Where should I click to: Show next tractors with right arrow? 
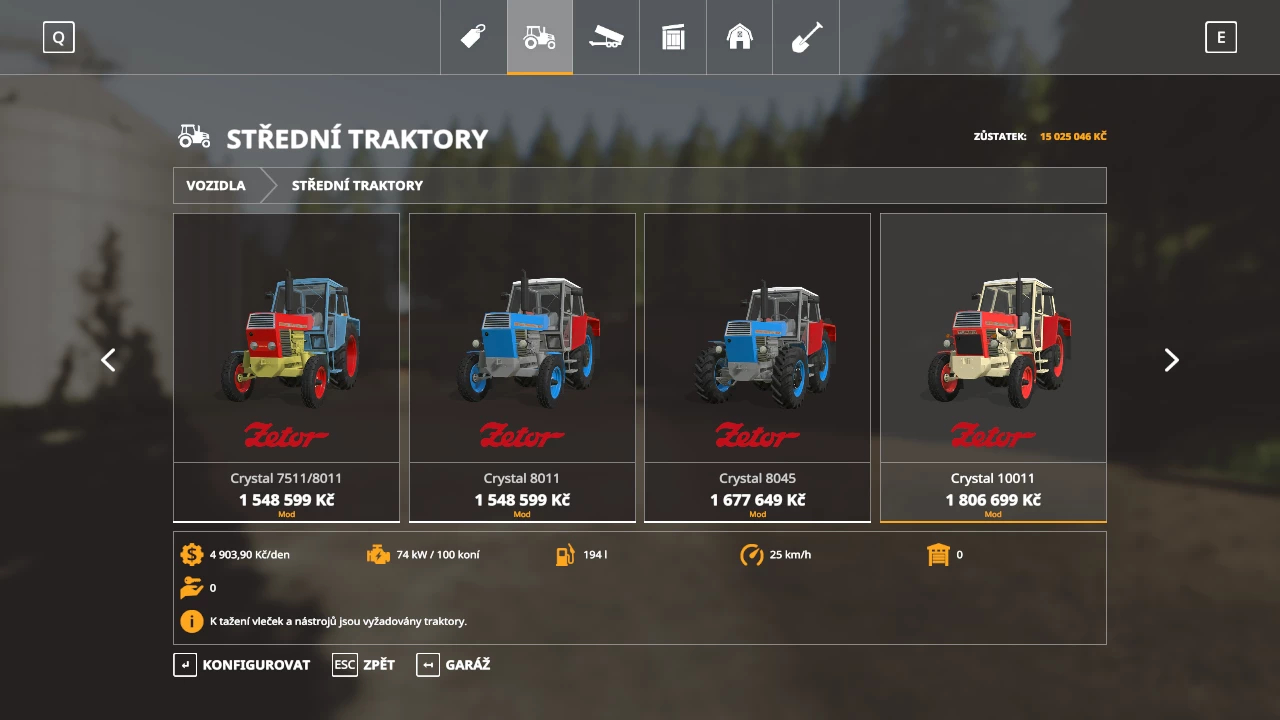click(1171, 360)
